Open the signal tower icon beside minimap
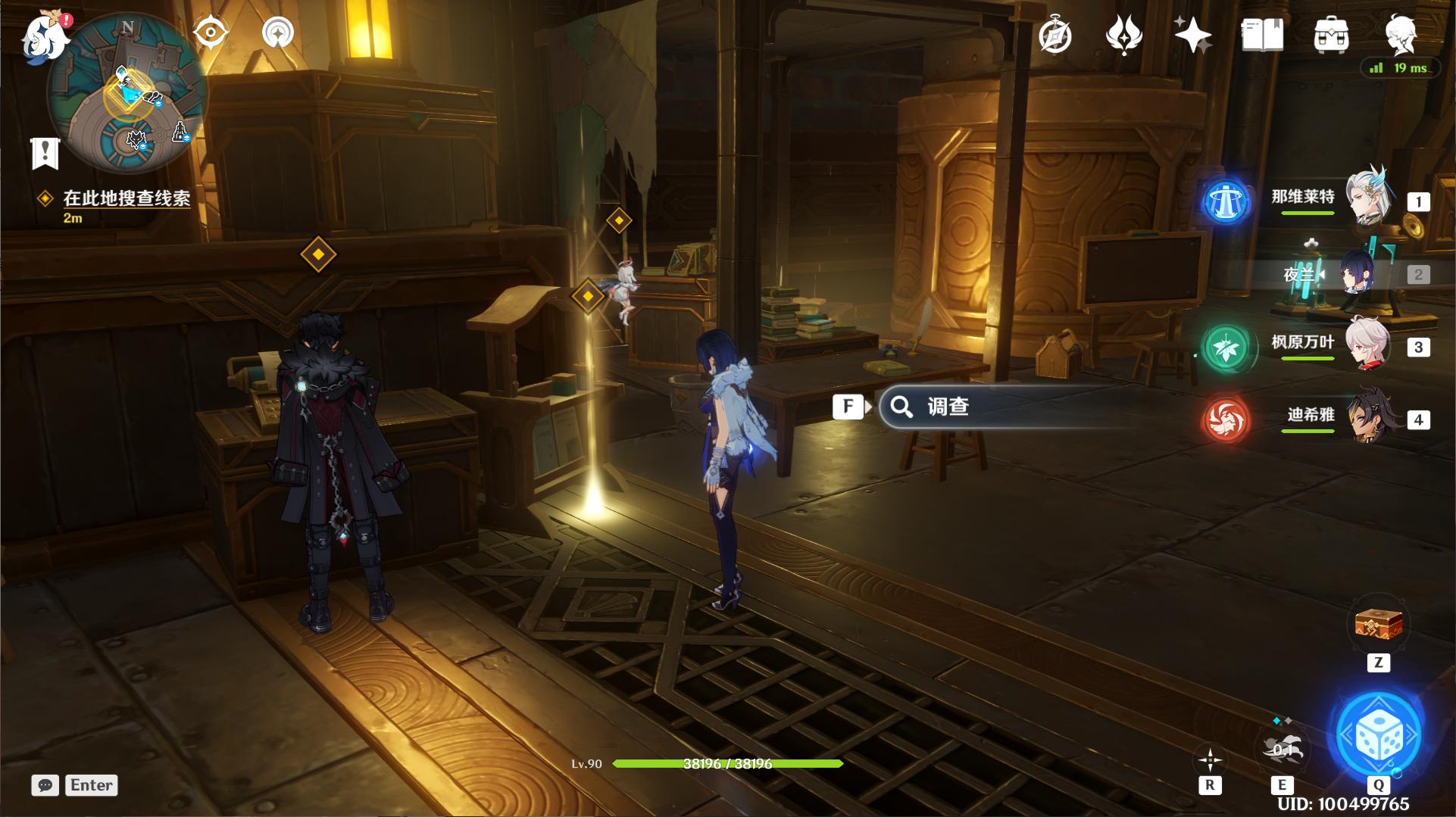1456x817 pixels. click(x=277, y=33)
